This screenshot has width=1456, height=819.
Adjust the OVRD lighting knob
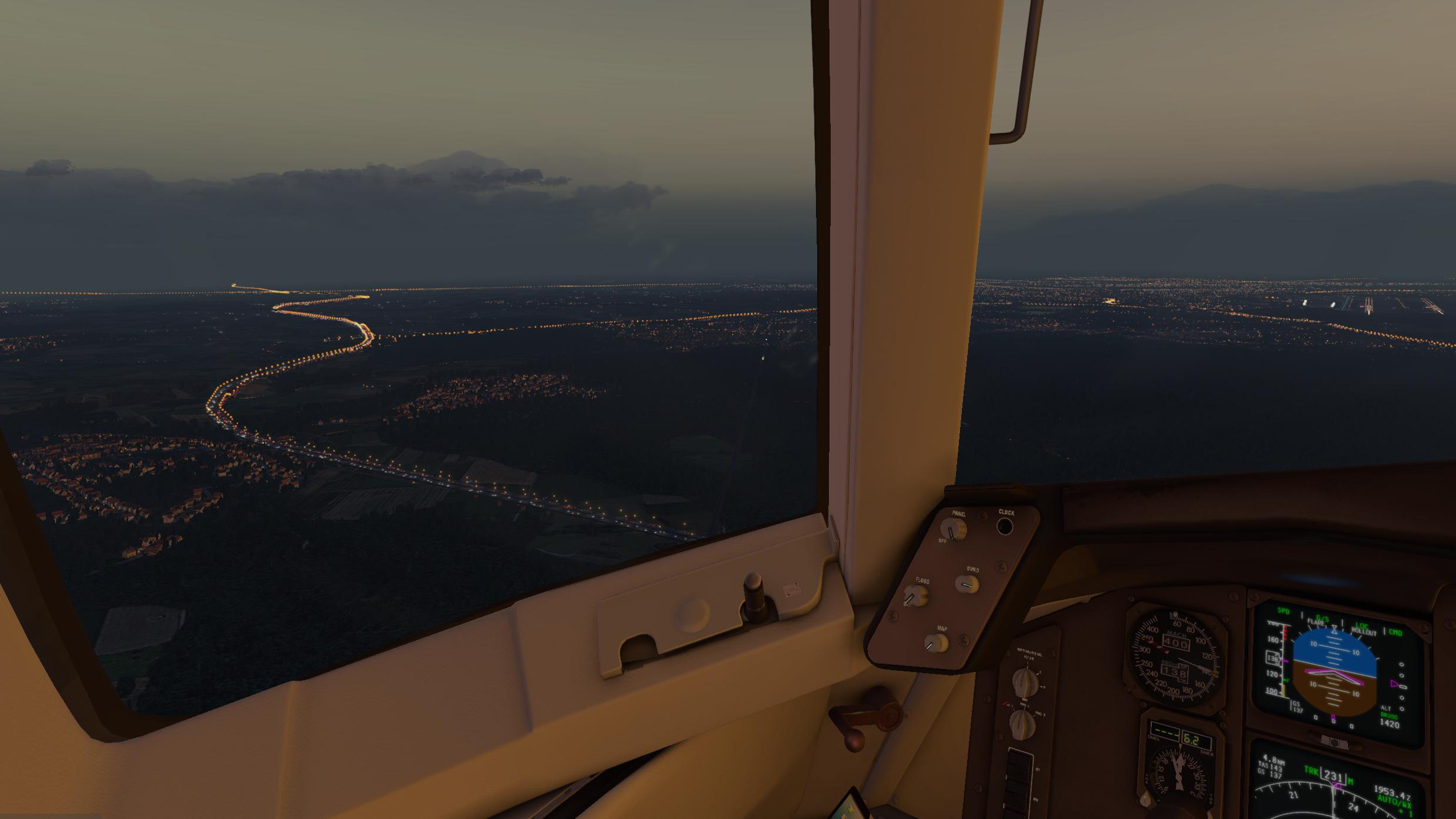pyautogui.click(x=967, y=585)
